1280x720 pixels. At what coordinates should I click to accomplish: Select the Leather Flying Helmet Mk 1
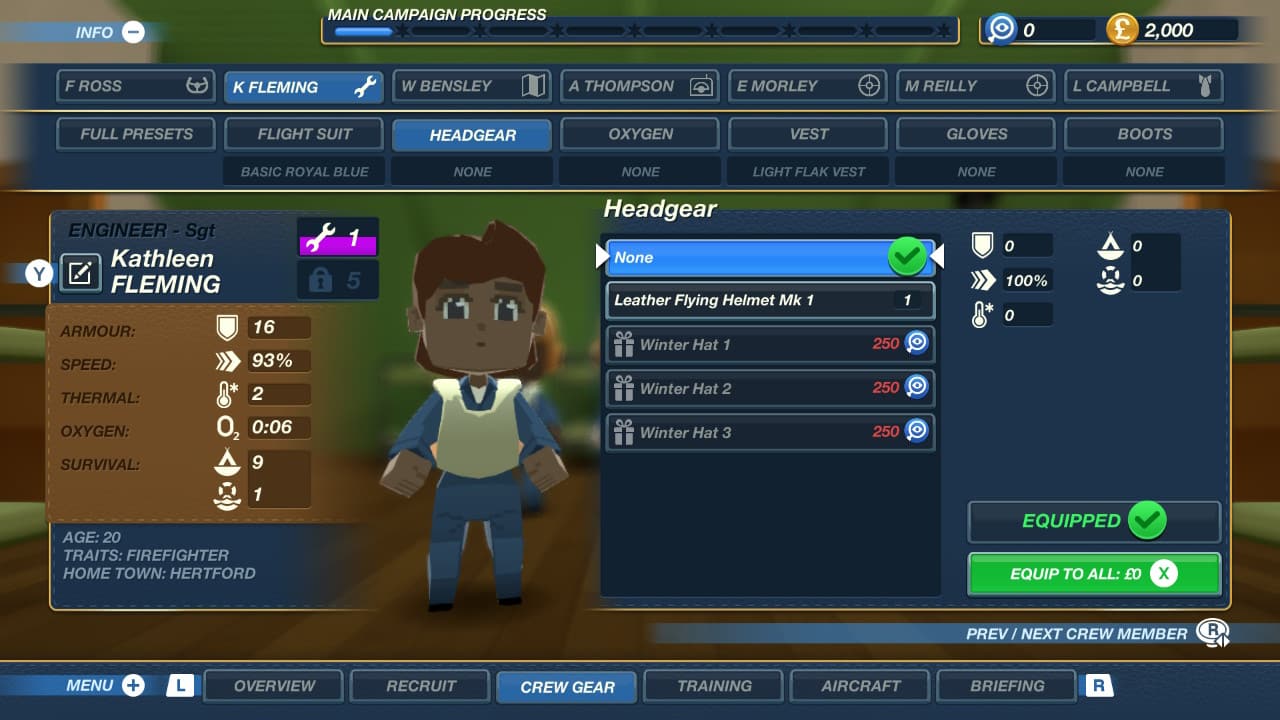coord(770,301)
